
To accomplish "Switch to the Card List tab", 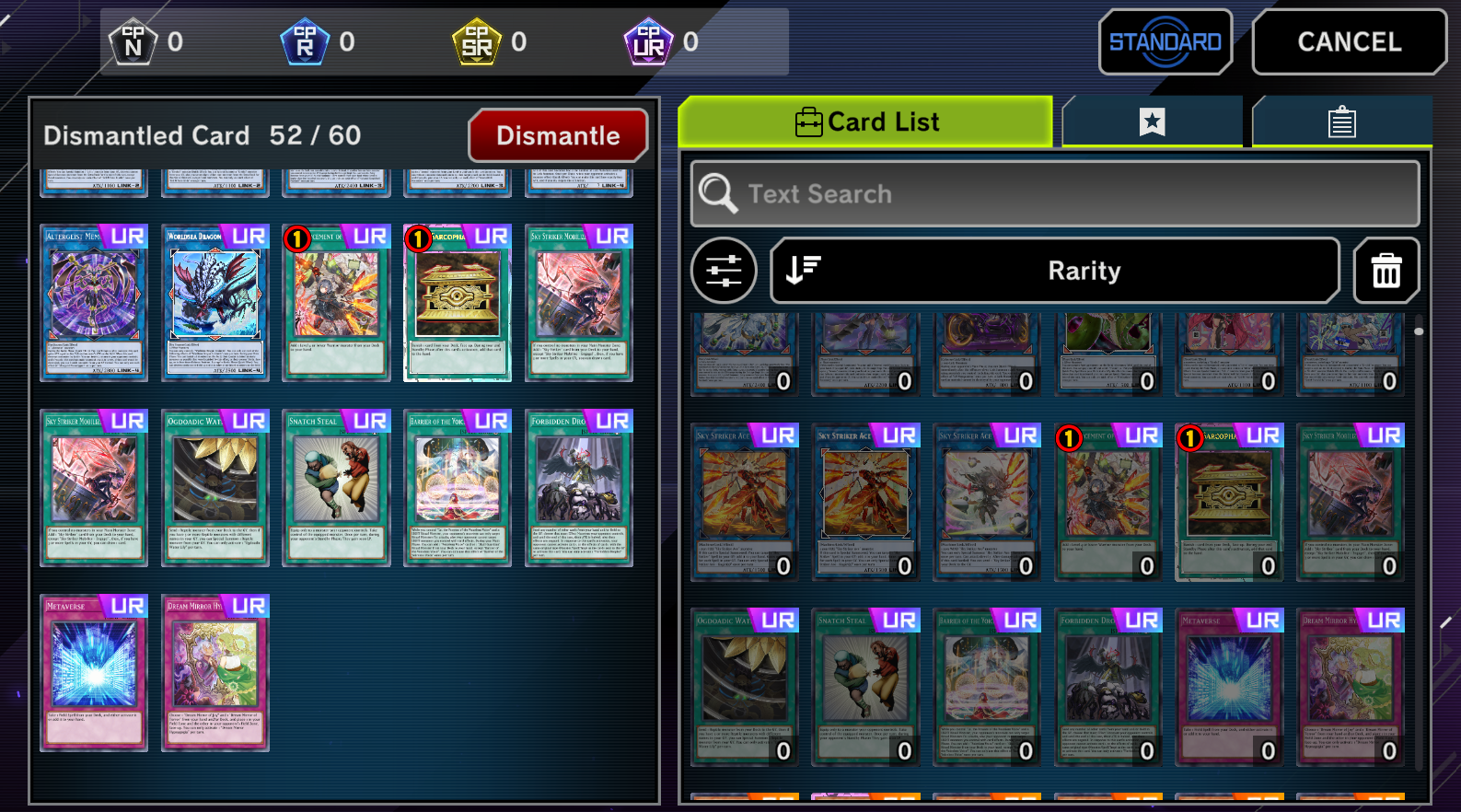I will (x=865, y=122).
